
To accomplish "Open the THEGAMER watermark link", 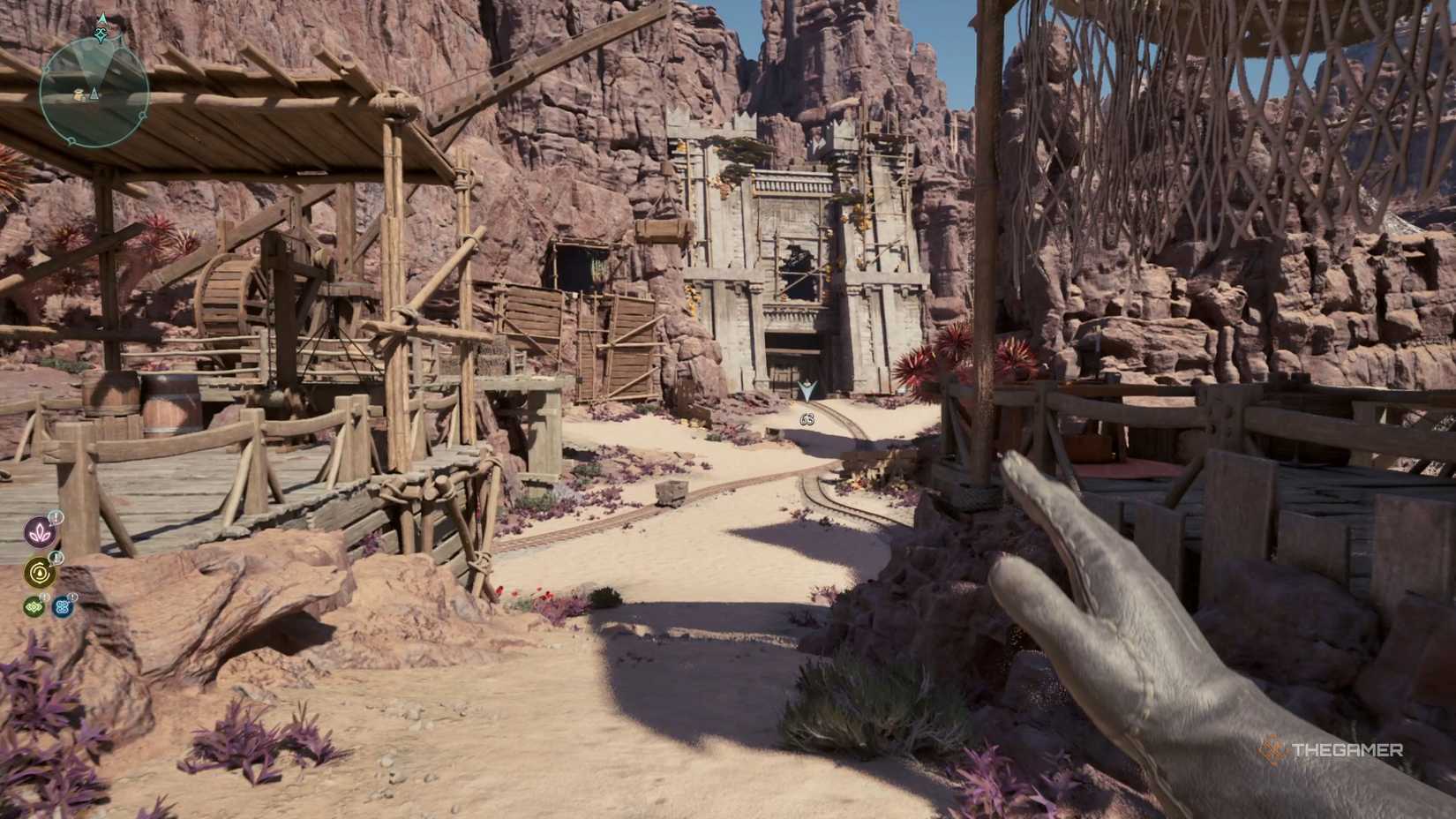I will pyautogui.click(x=1348, y=749).
